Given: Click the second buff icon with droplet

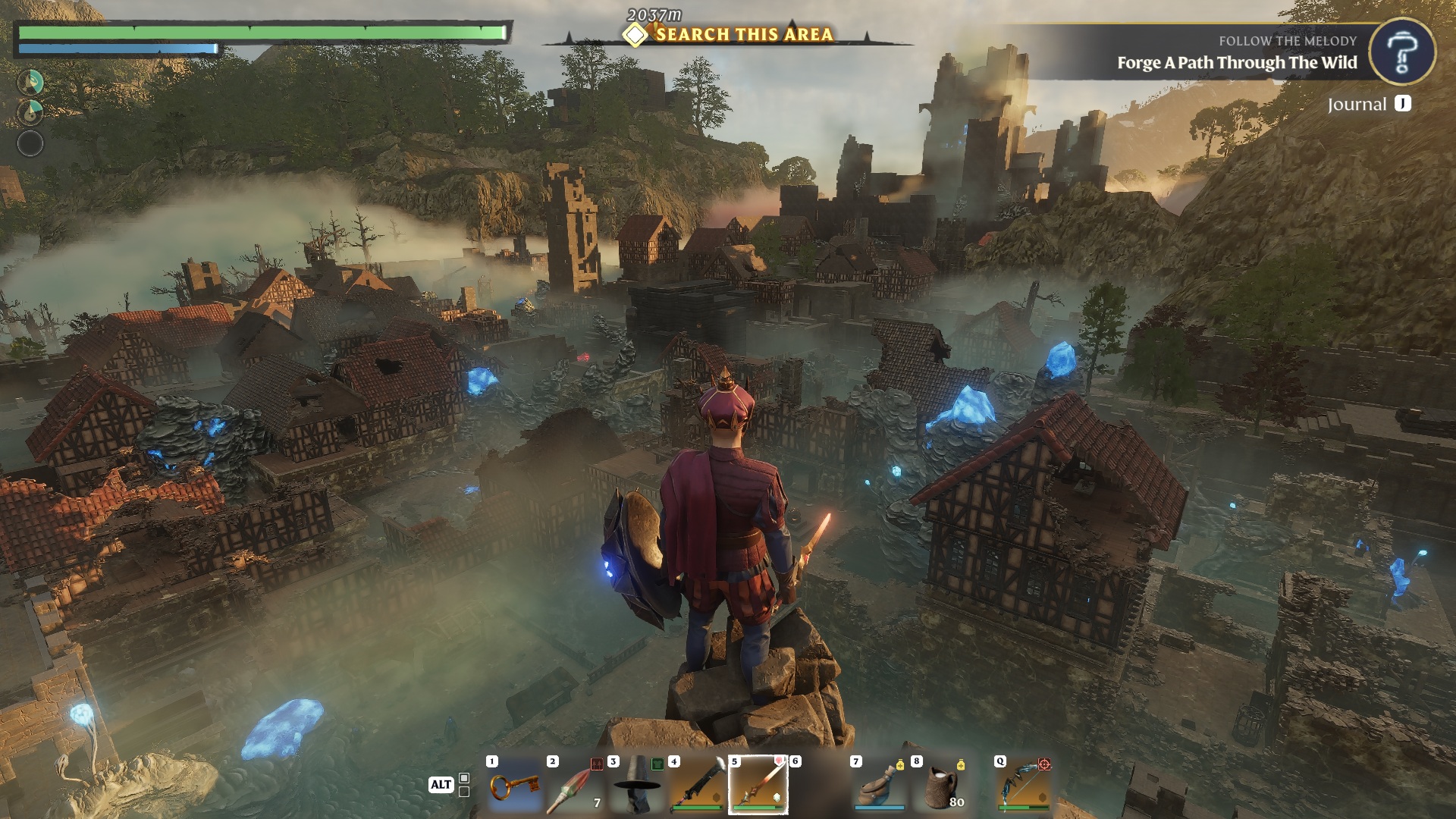Looking at the screenshot, I should click(30, 112).
